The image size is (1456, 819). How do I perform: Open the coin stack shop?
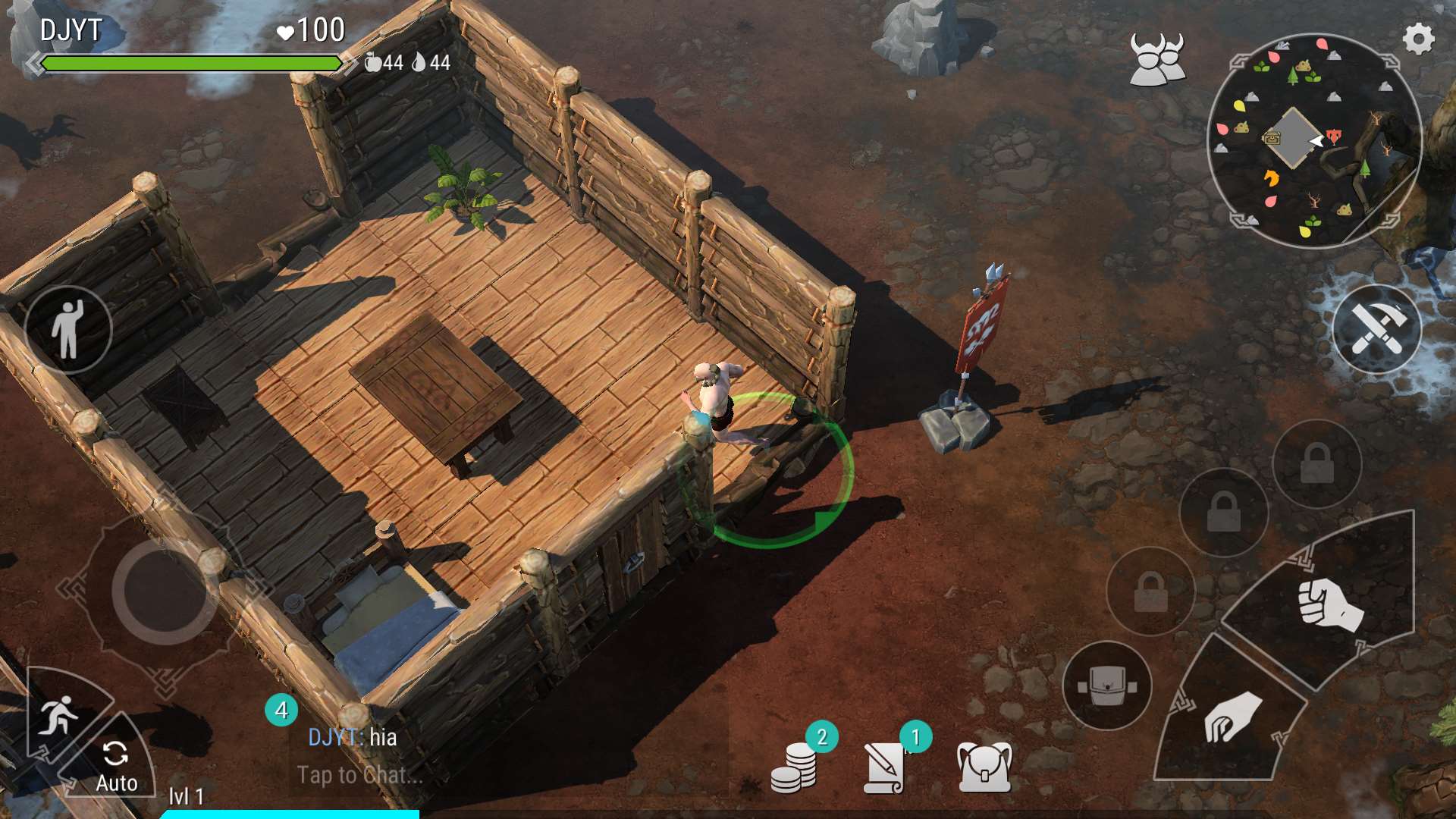pos(793,767)
